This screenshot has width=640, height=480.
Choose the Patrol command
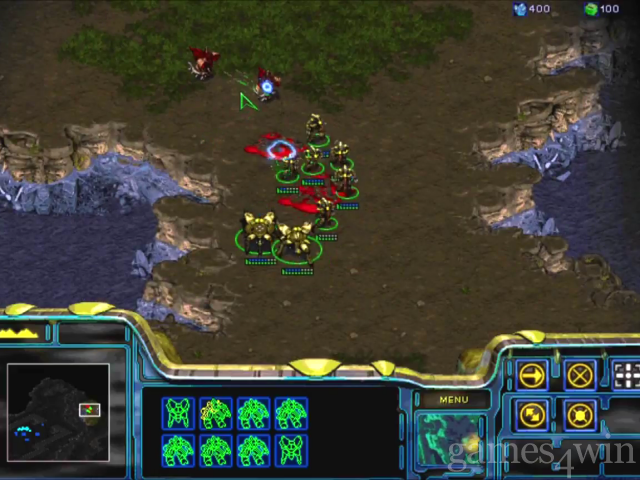(x=533, y=414)
